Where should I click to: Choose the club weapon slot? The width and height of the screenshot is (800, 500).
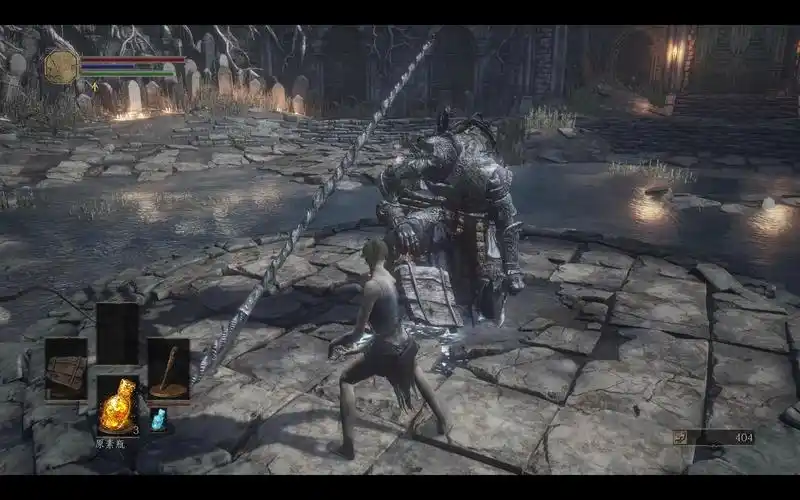click(168, 368)
